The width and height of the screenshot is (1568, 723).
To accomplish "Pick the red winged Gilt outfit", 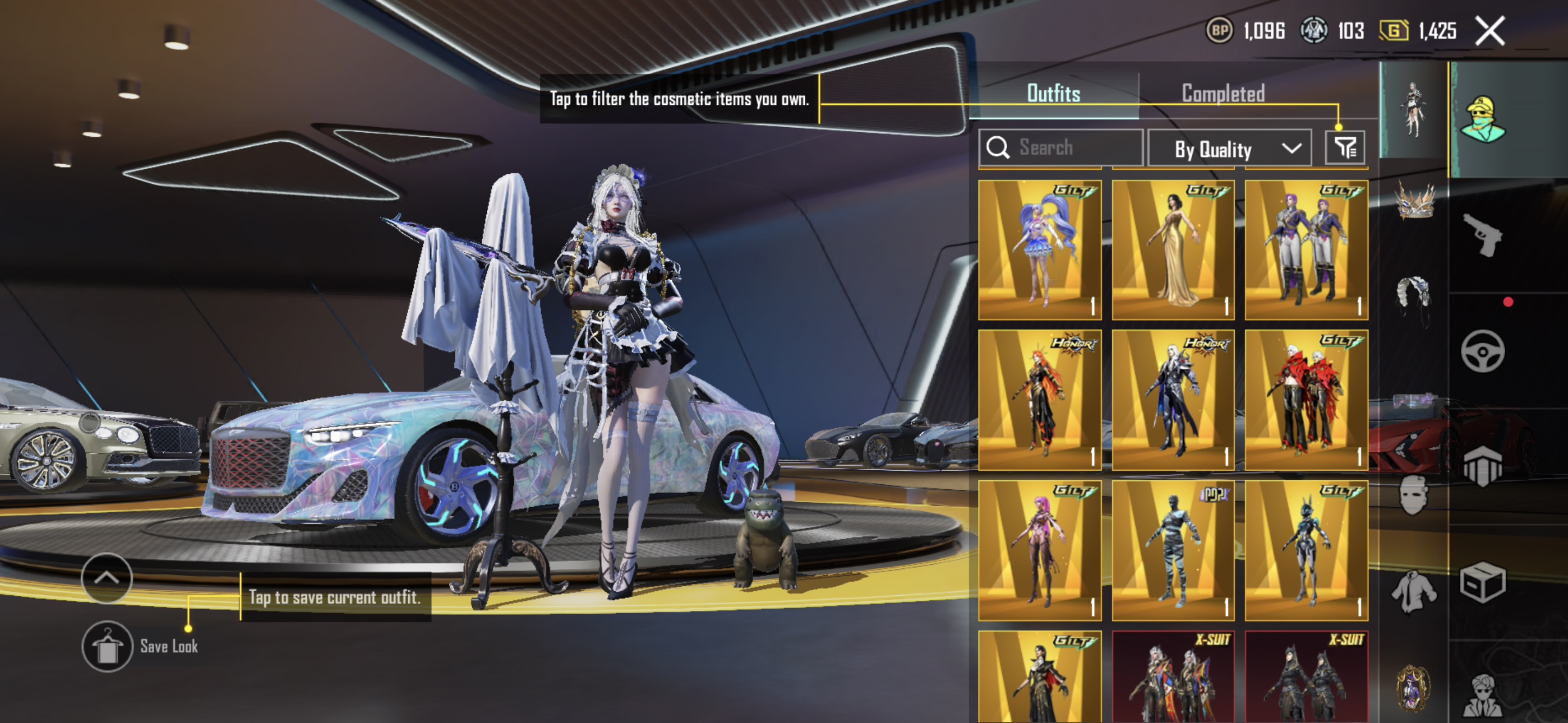I will pos(1306,400).
